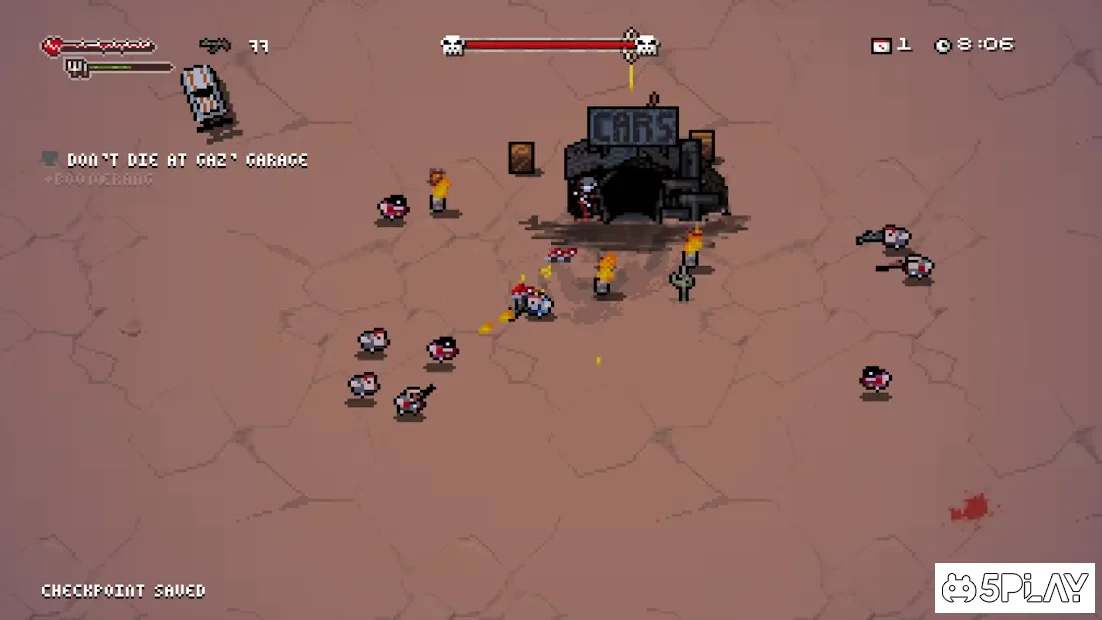Click the red collectible counter icon
Image resolution: width=1102 pixels, height=620 pixels.
tap(881, 45)
